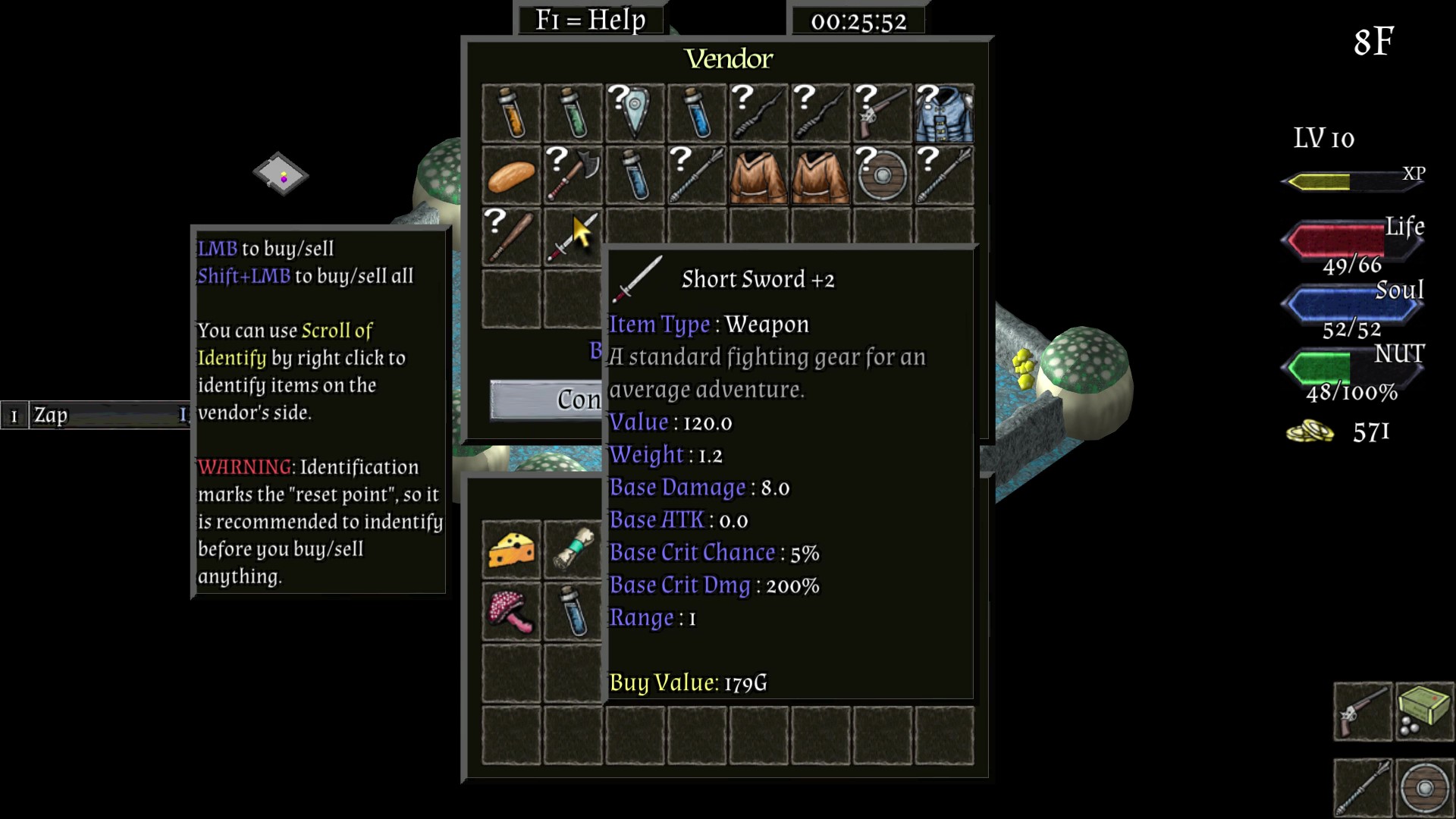Image resolution: width=1456 pixels, height=819 pixels.
Task: Select the scroll in your inventory
Action: pos(573,550)
